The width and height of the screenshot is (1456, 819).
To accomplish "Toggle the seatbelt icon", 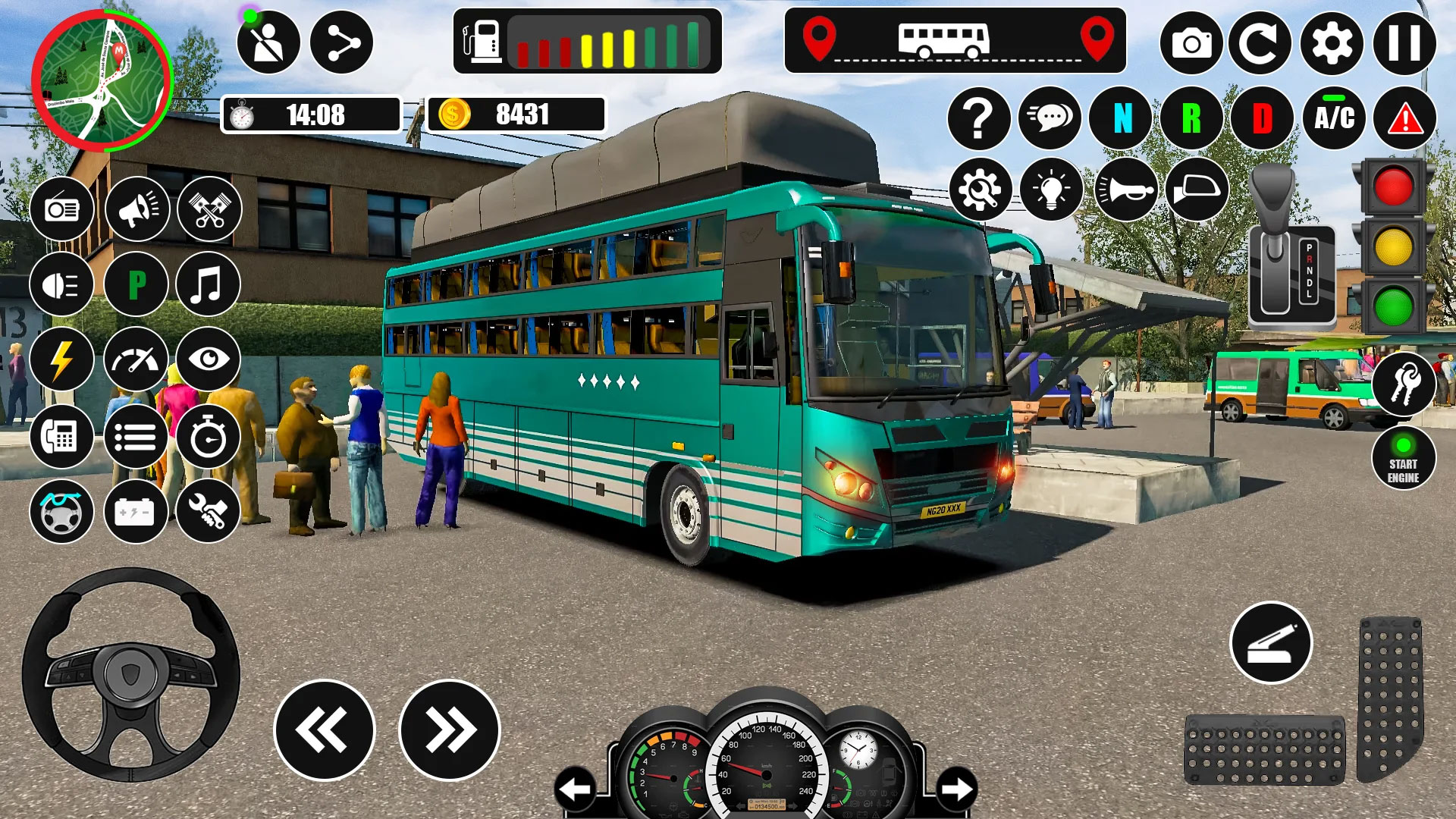I will click(x=268, y=42).
